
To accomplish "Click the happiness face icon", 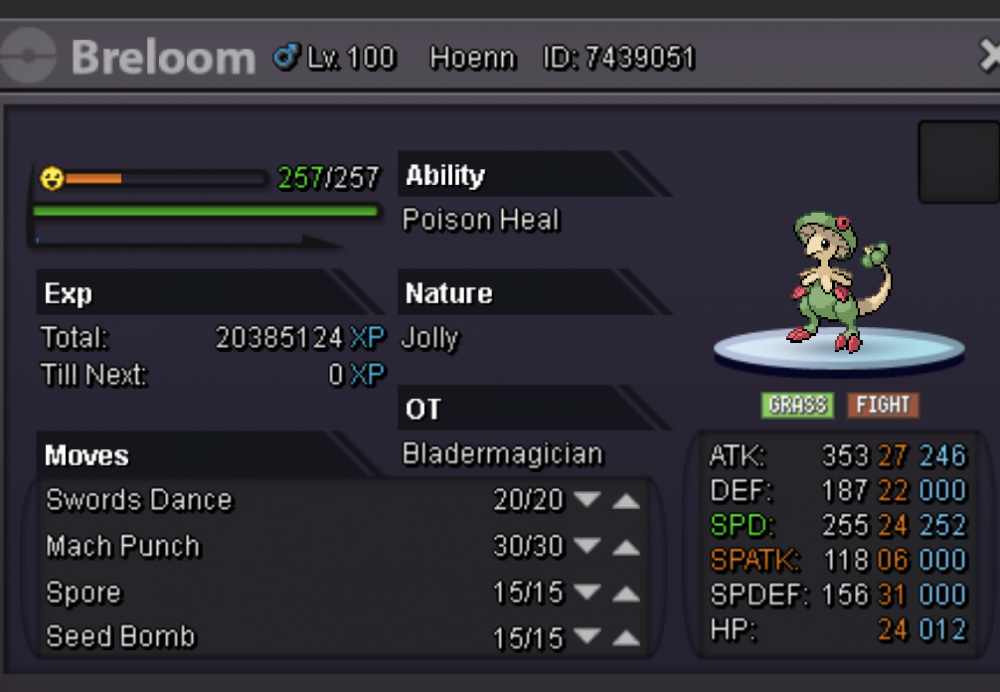I will pyautogui.click(x=51, y=179).
